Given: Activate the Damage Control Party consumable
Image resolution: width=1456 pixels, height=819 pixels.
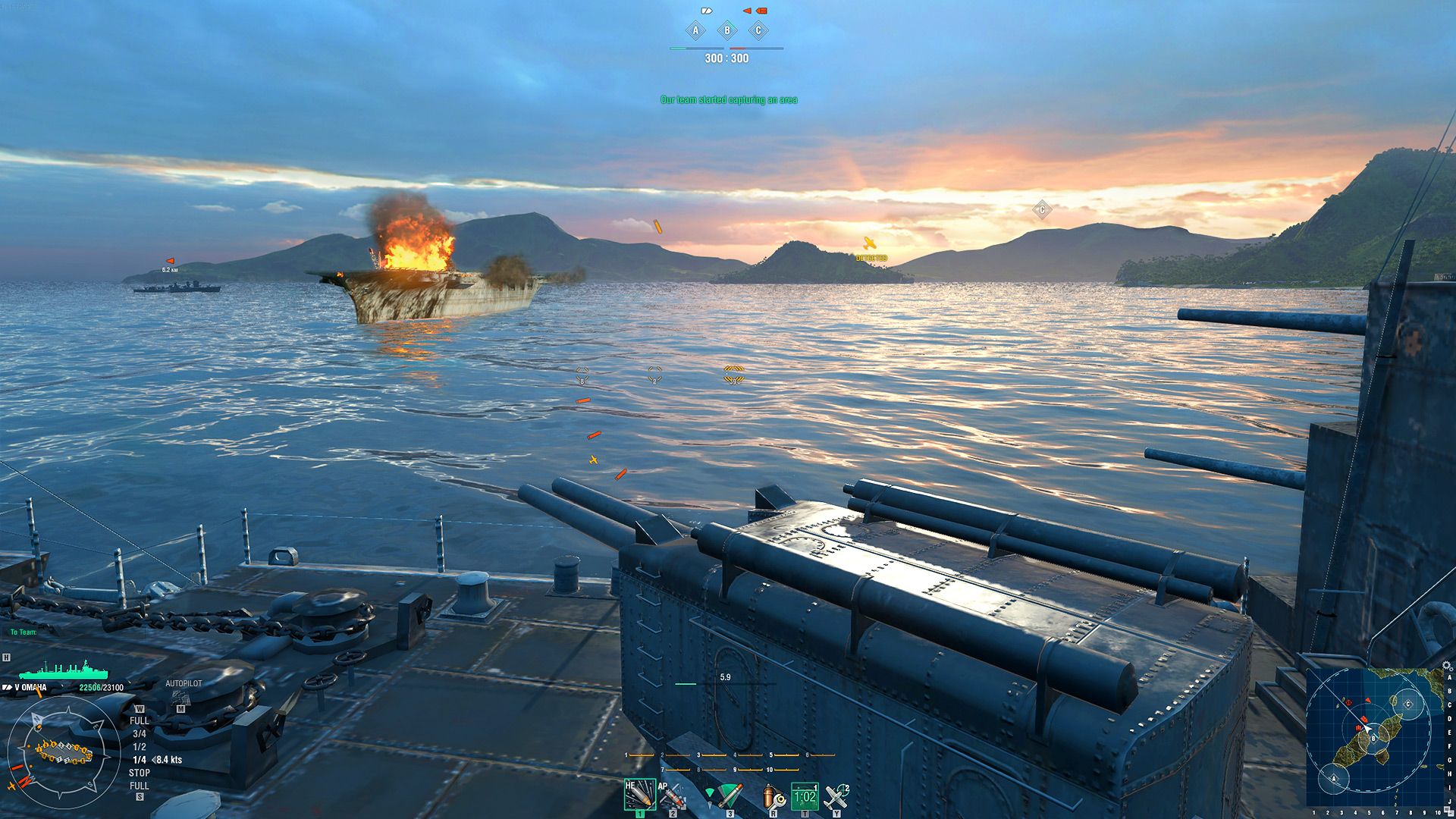Looking at the screenshot, I should point(773,795).
